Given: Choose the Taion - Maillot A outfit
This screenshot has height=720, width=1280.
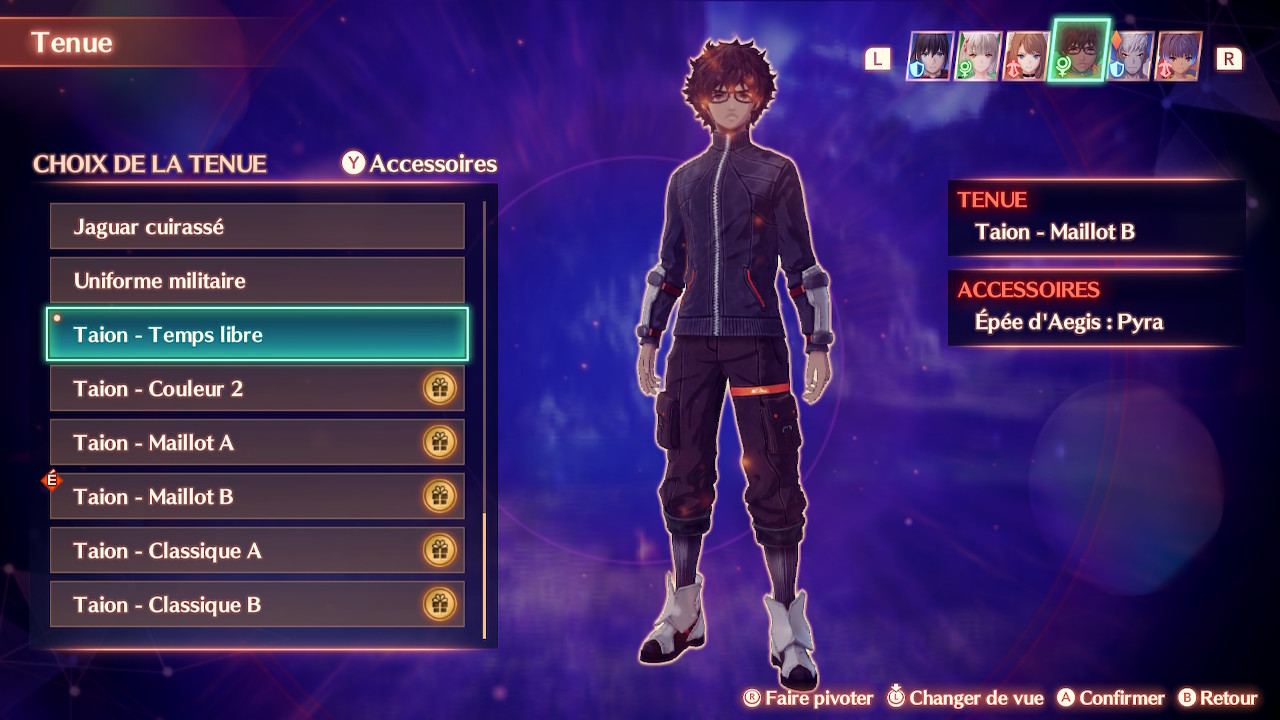Looking at the screenshot, I should pos(257,443).
